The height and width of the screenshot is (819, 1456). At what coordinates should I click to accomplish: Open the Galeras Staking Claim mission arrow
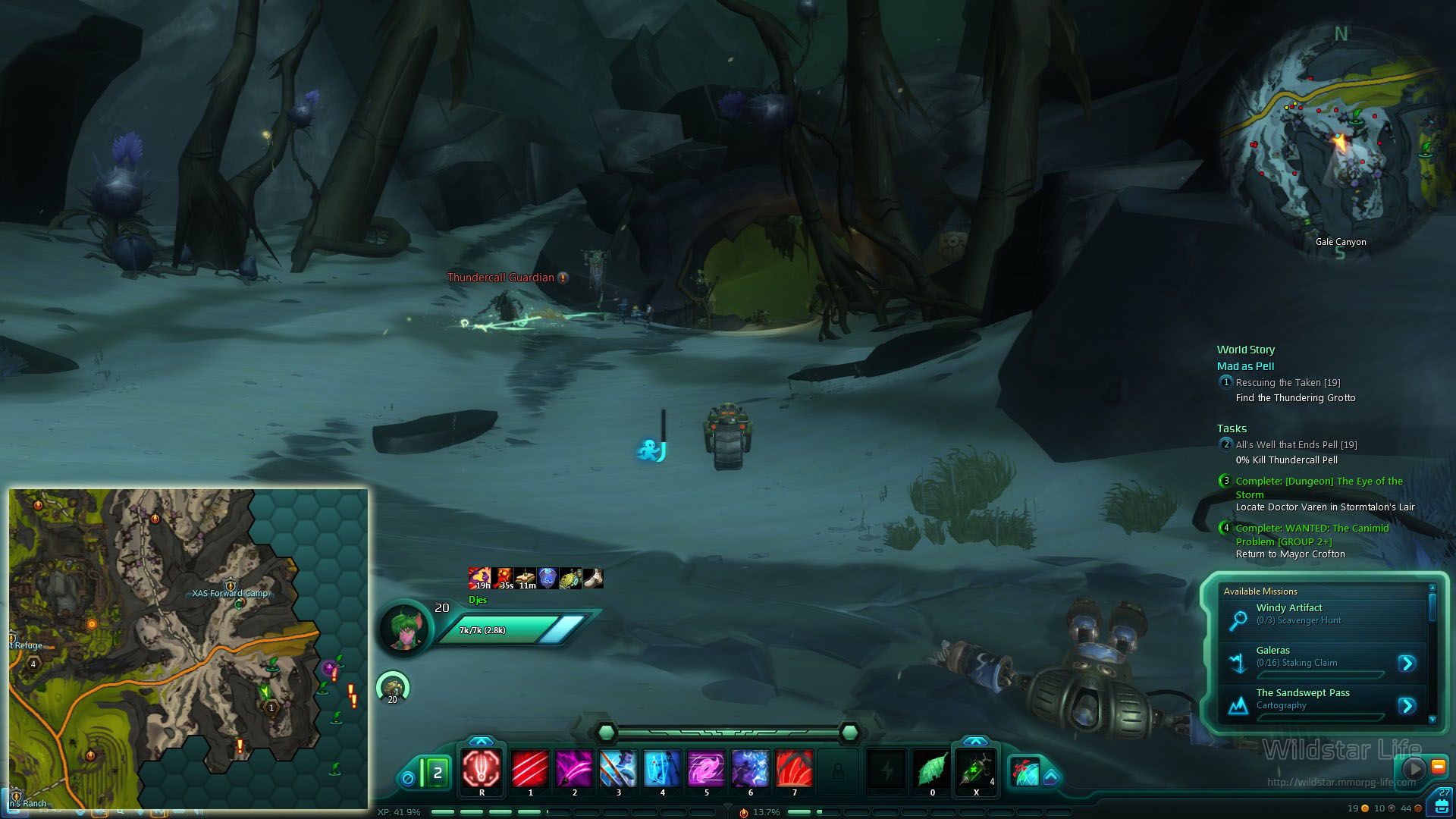pyautogui.click(x=1407, y=664)
